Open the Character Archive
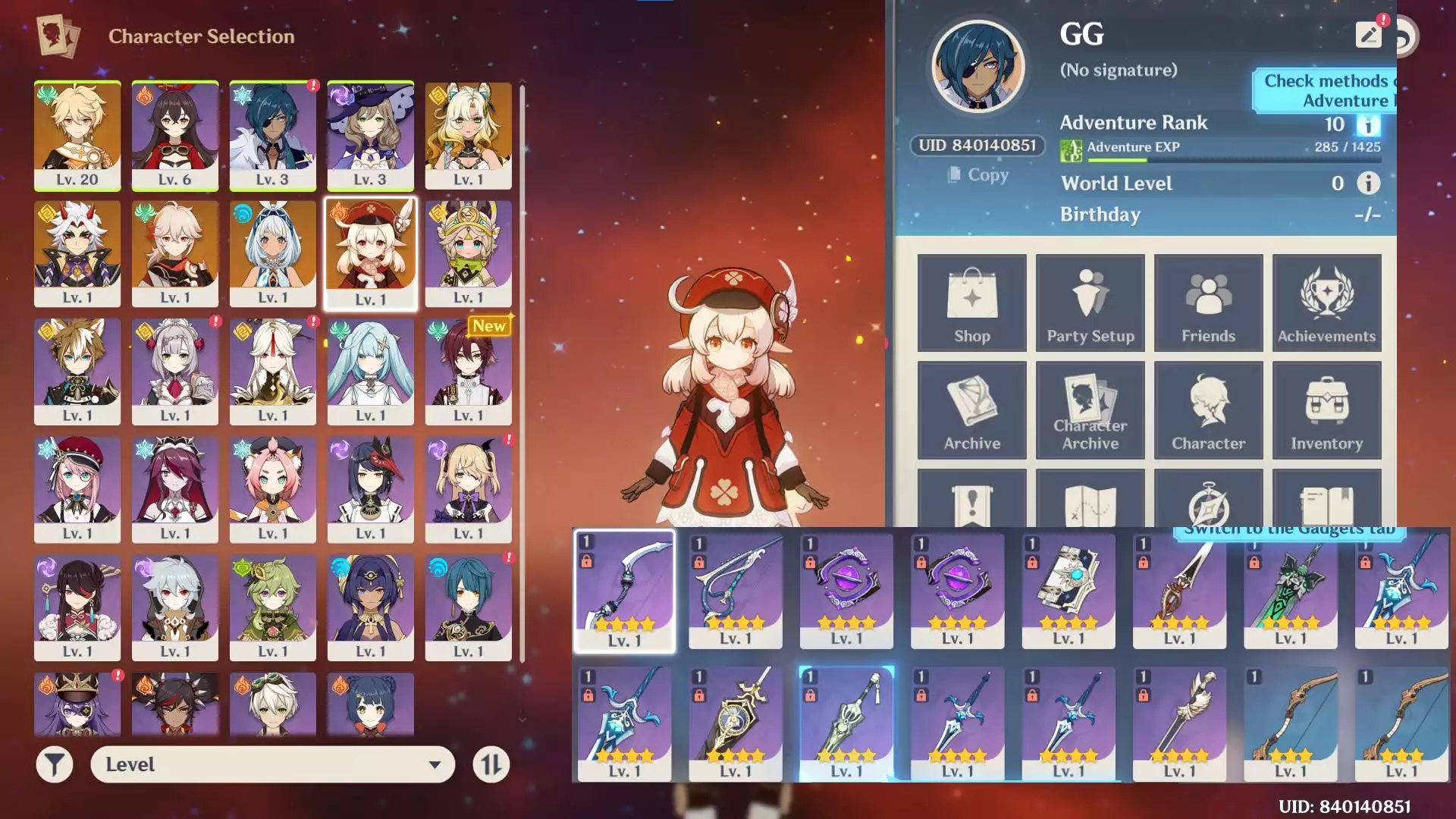This screenshot has height=819, width=1456. [x=1090, y=410]
